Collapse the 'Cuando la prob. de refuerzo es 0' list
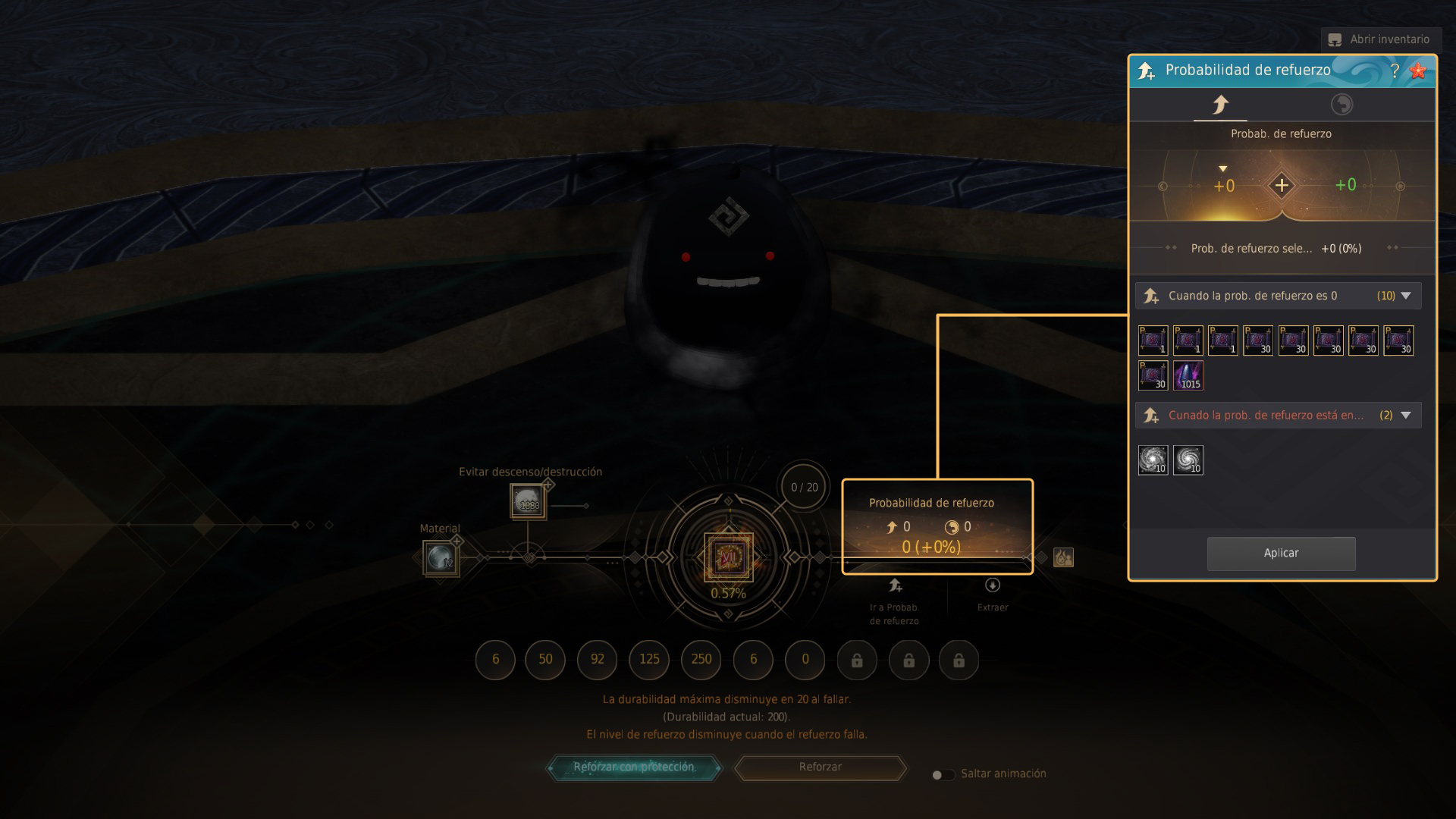The image size is (1456, 819). click(x=1406, y=296)
